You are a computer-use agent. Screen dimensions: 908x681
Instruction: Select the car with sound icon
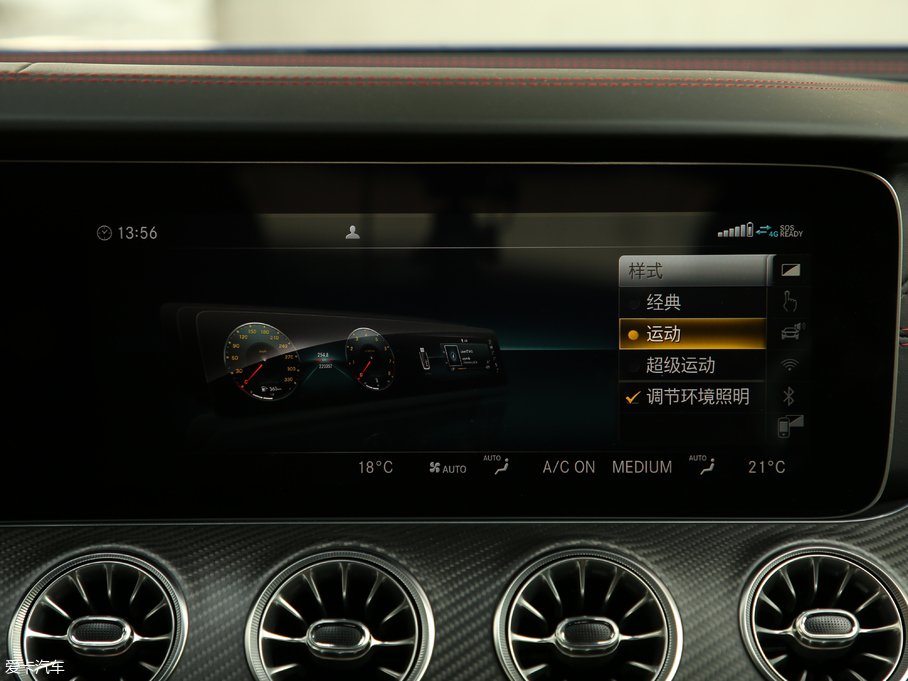click(790, 332)
